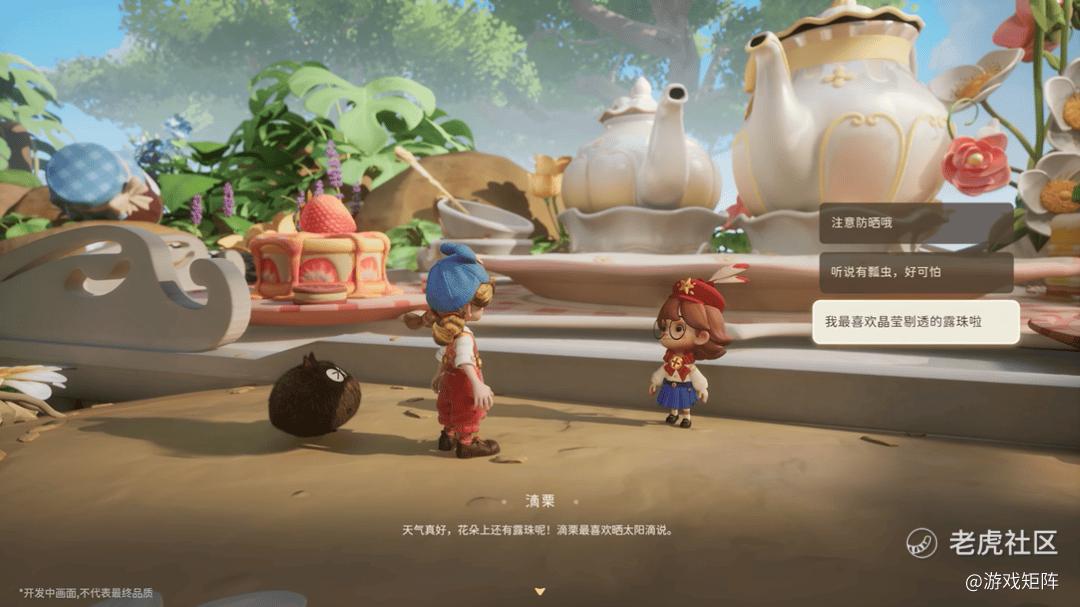Pick the reply "我最喜欢晶莹剔透的露珠啦"
The height and width of the screenshot is (607, 1080).
point(915,322)
